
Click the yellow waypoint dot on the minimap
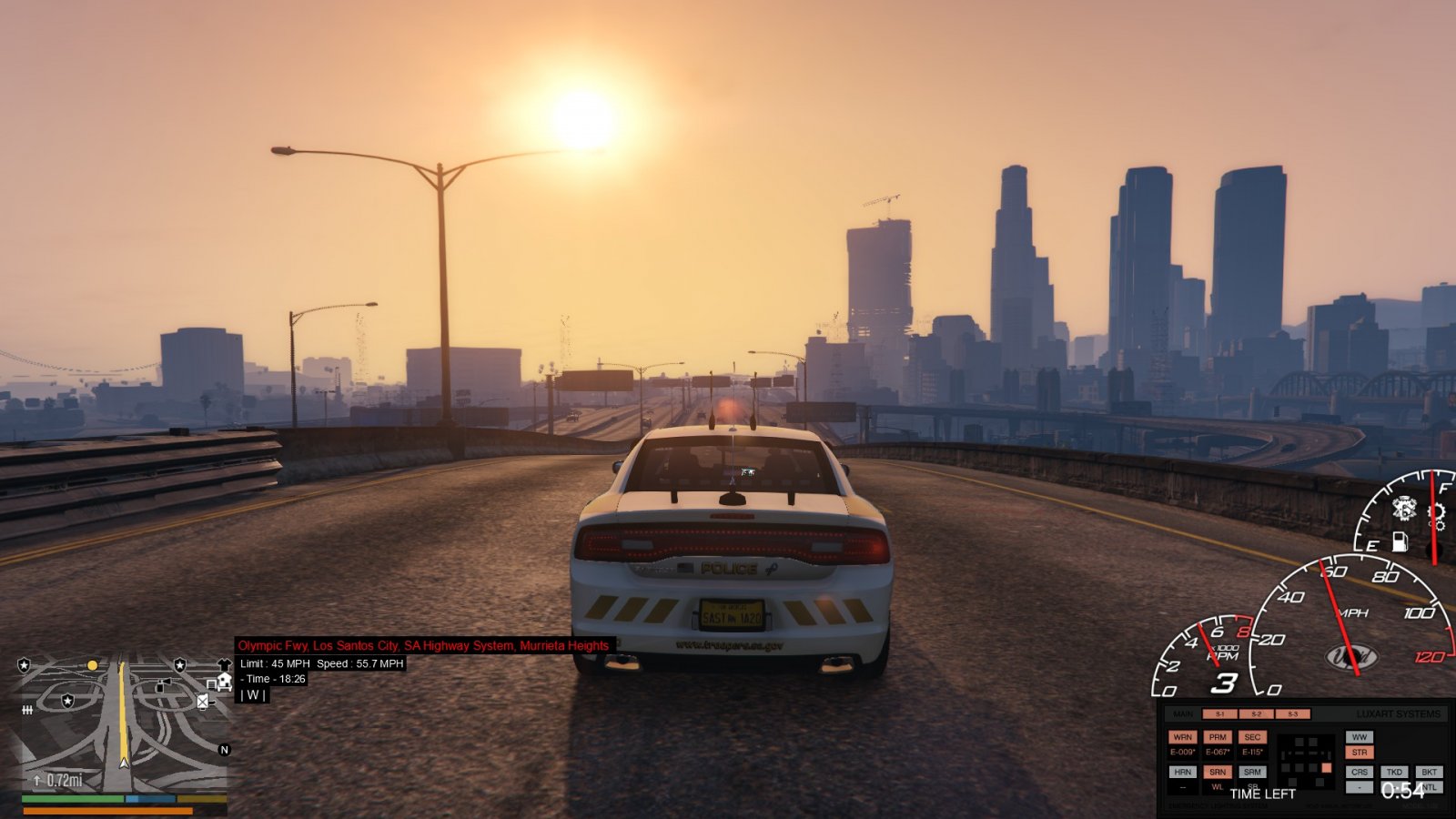tap(92, 666)
